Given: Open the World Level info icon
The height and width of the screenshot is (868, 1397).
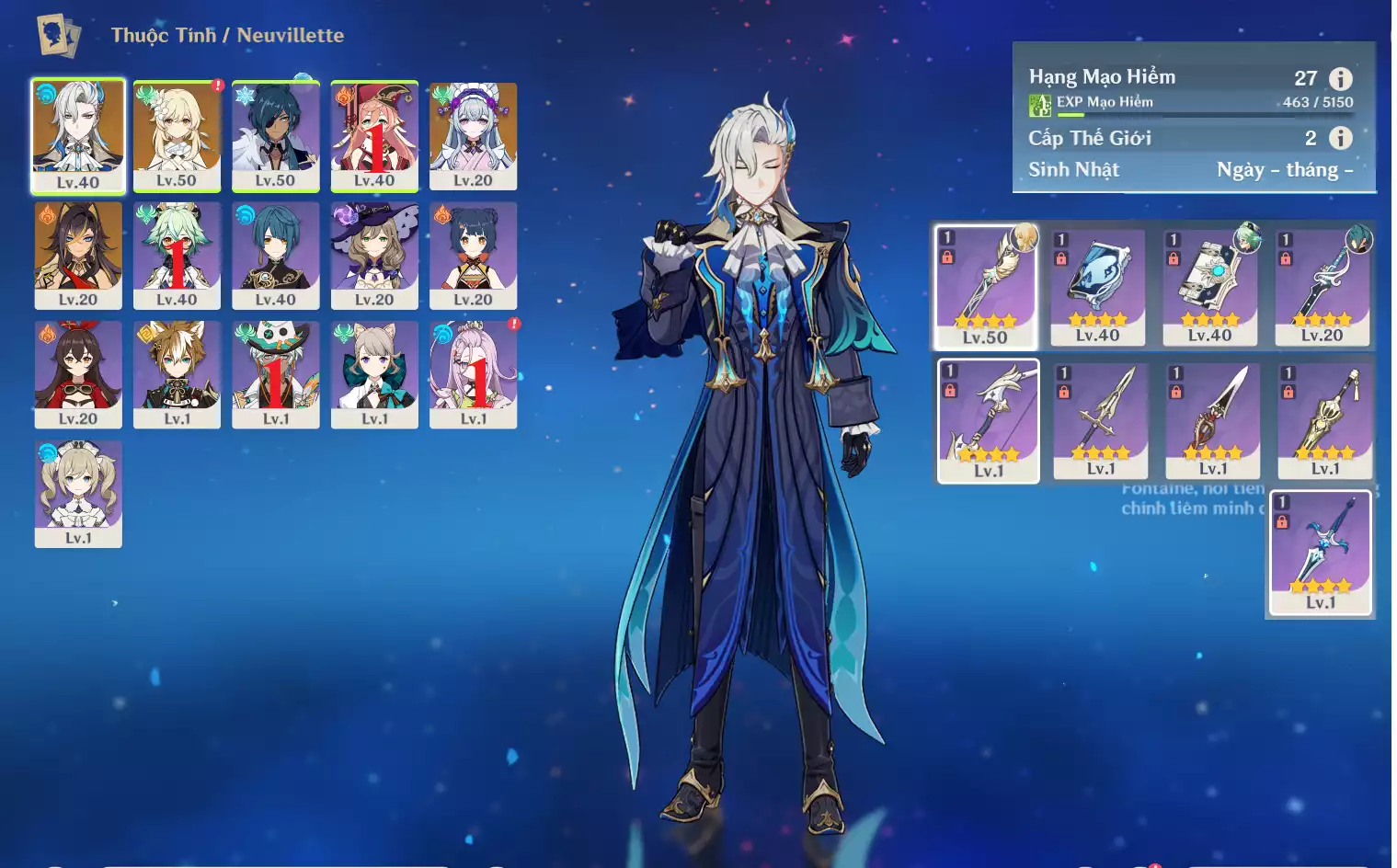Looking at the screenshot, I should click(x=1340, y=138).
